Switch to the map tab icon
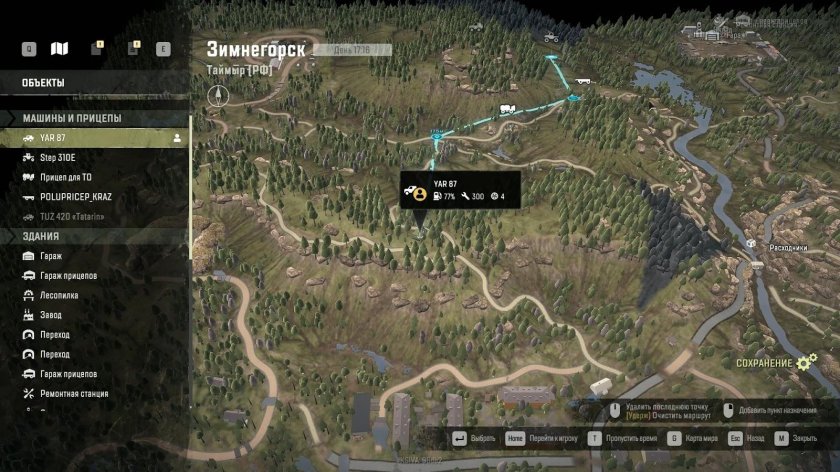 click(60, 48)
